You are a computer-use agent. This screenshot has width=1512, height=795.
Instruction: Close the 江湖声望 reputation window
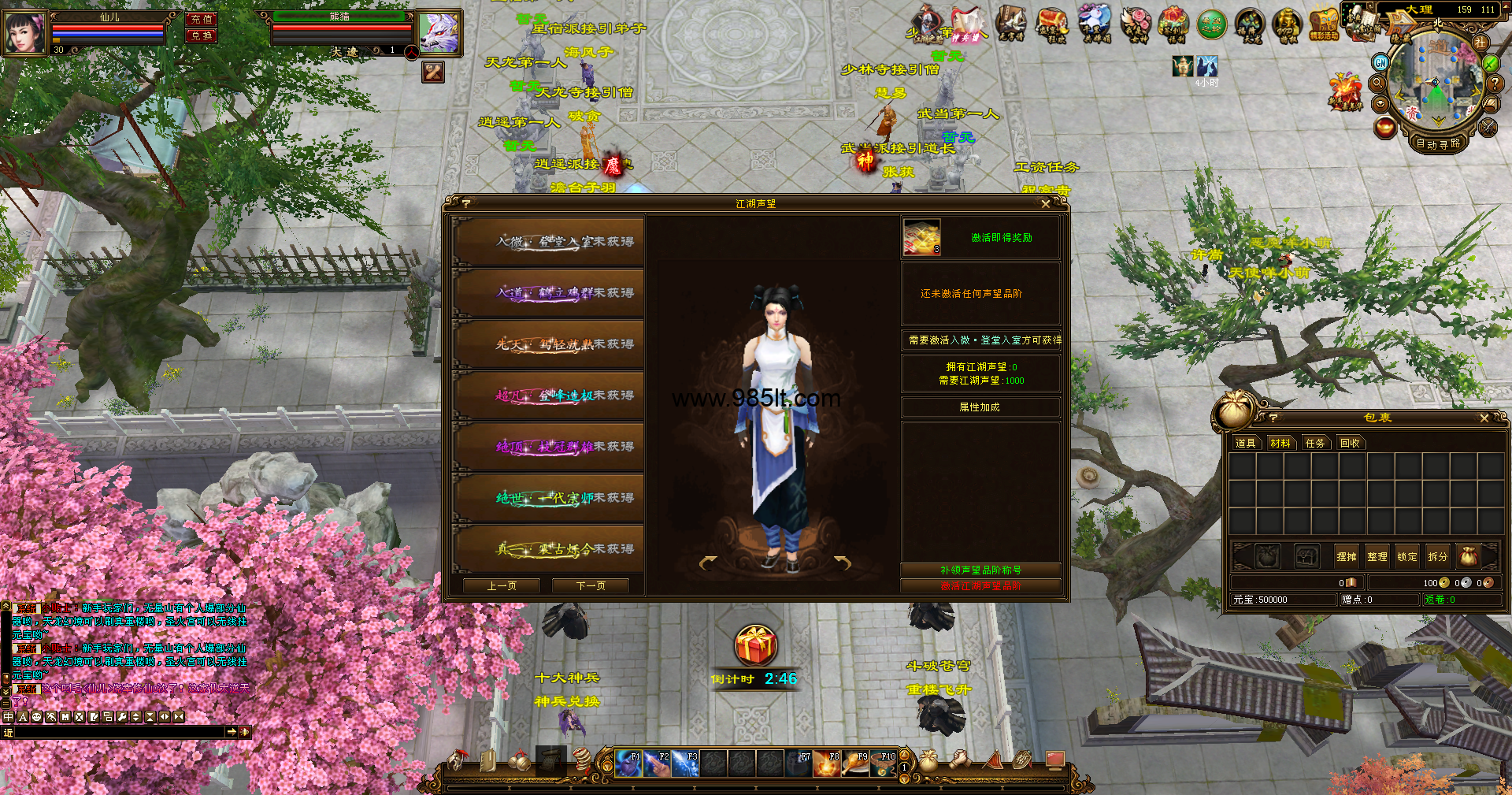pyautogui.click(x=1046, y=204)
